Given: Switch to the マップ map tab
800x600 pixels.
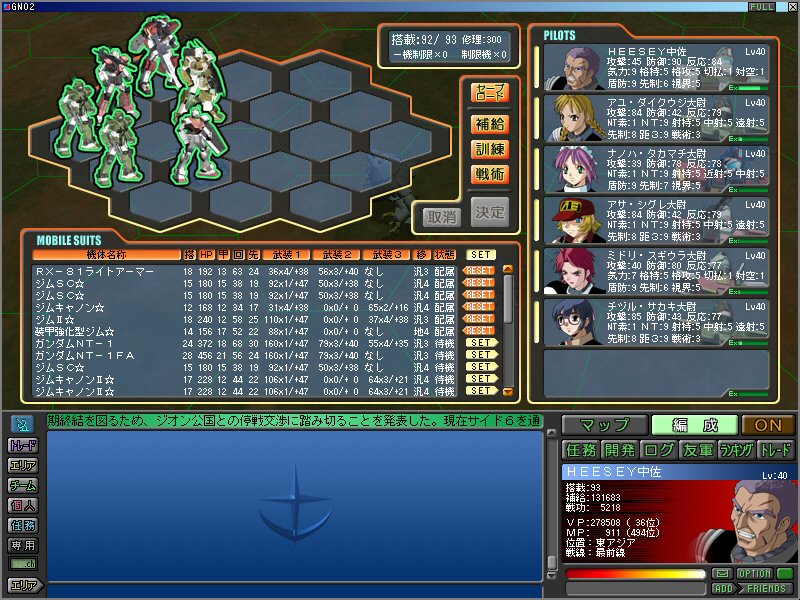Looking at the screenshot, I should coord(603,425).
